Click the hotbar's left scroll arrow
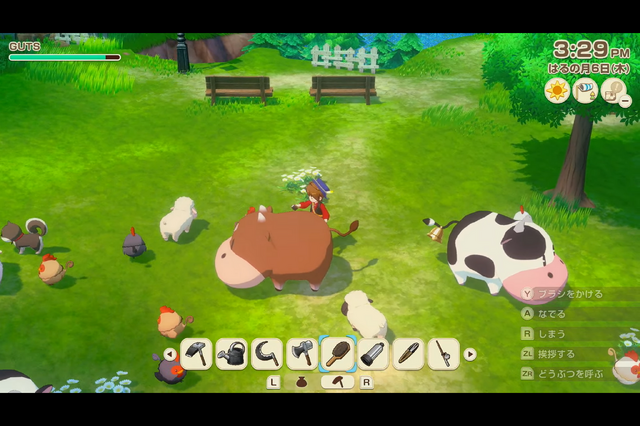 [170, 354]
